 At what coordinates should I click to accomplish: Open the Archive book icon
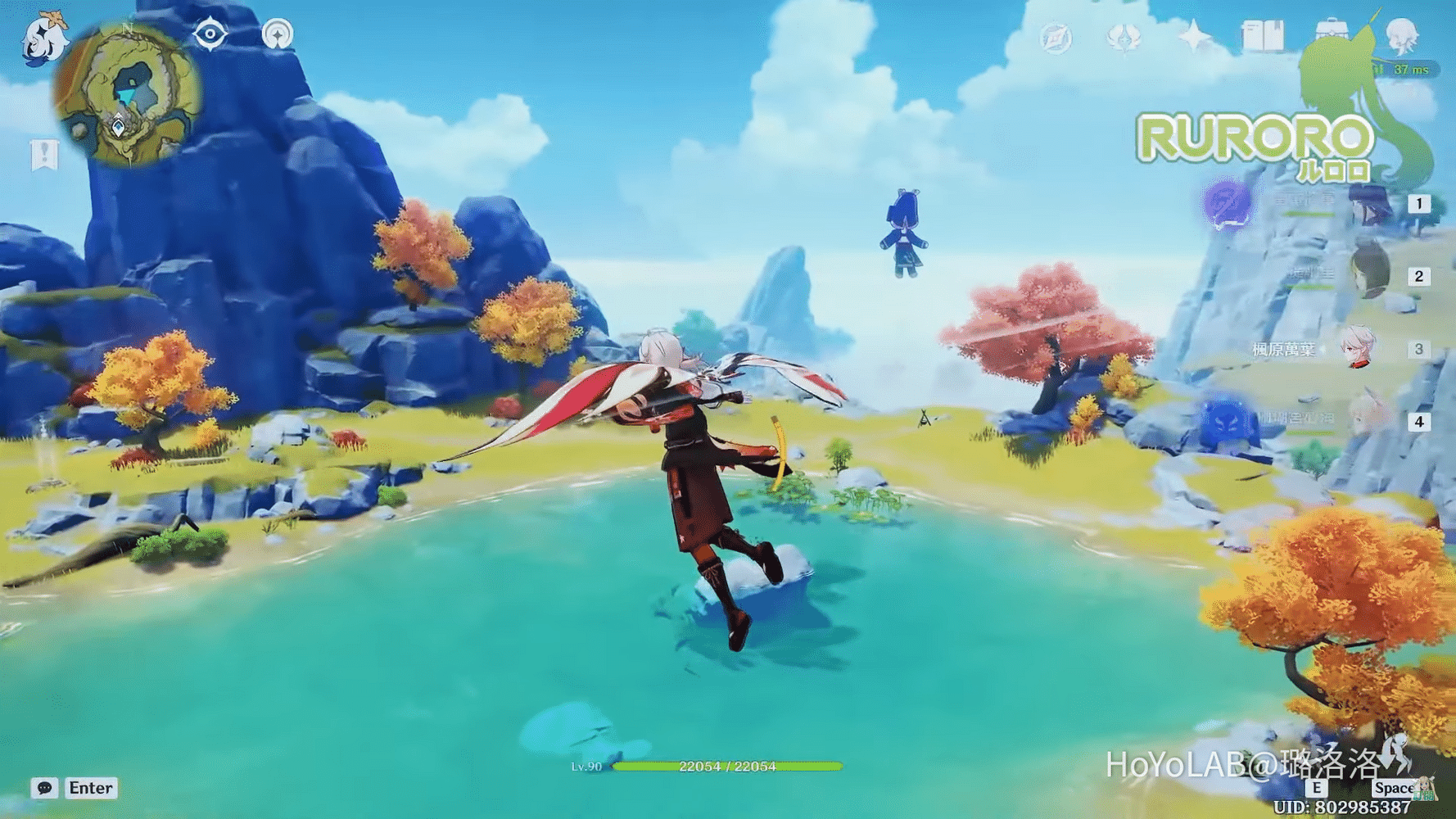point(1265,35)
